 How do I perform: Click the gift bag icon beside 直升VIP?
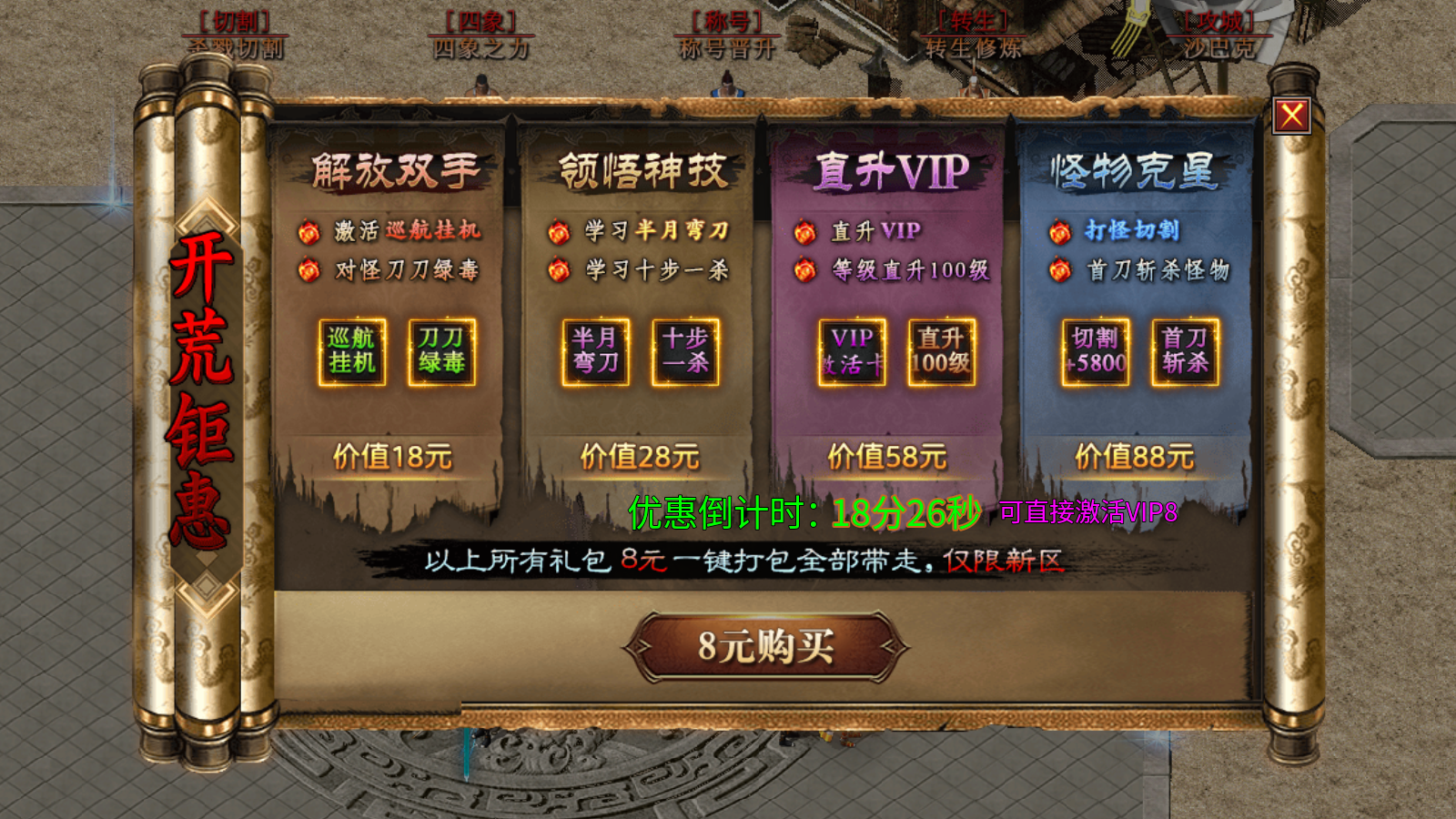point(804,233)
